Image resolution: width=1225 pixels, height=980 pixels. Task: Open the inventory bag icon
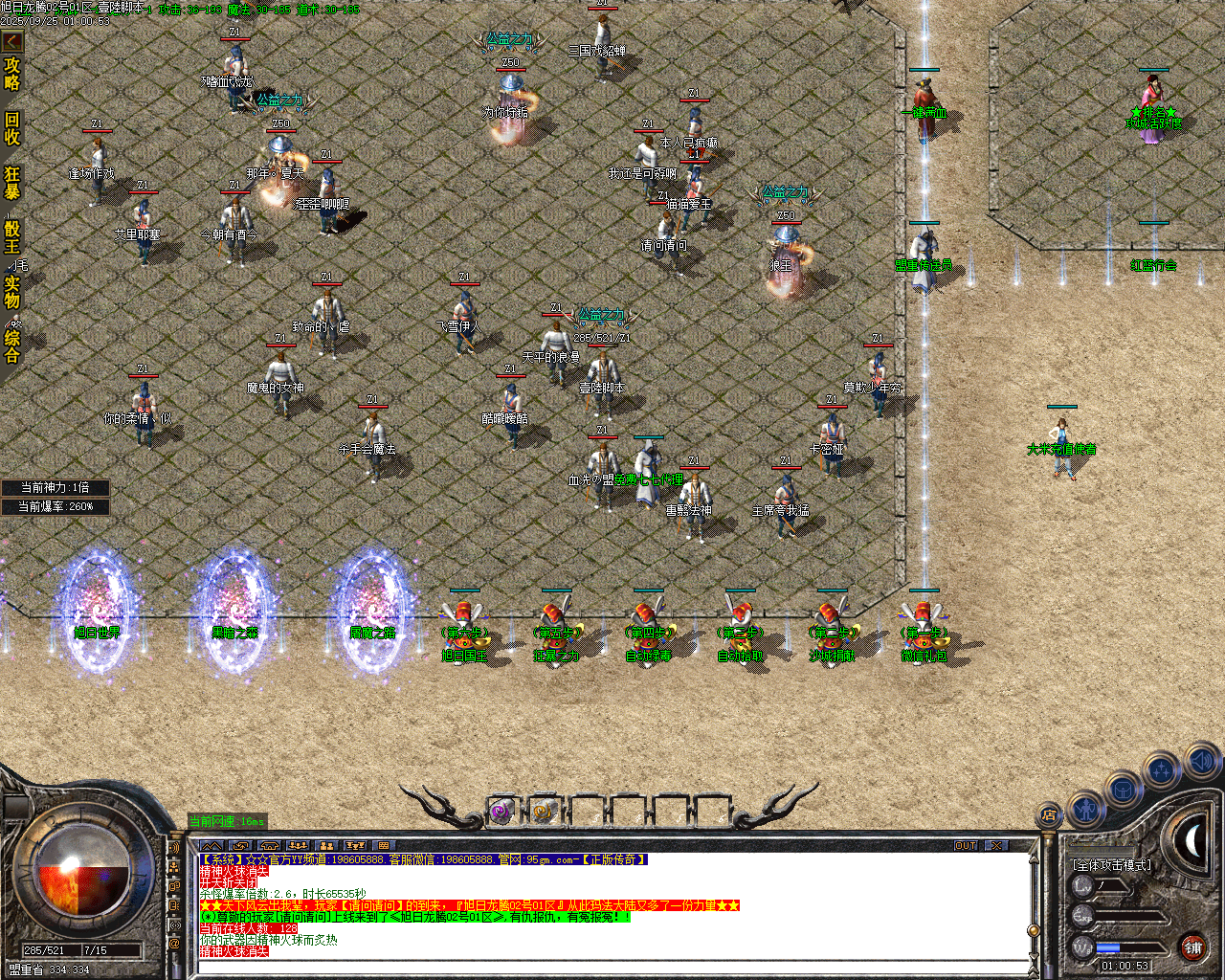(1123, 789)
